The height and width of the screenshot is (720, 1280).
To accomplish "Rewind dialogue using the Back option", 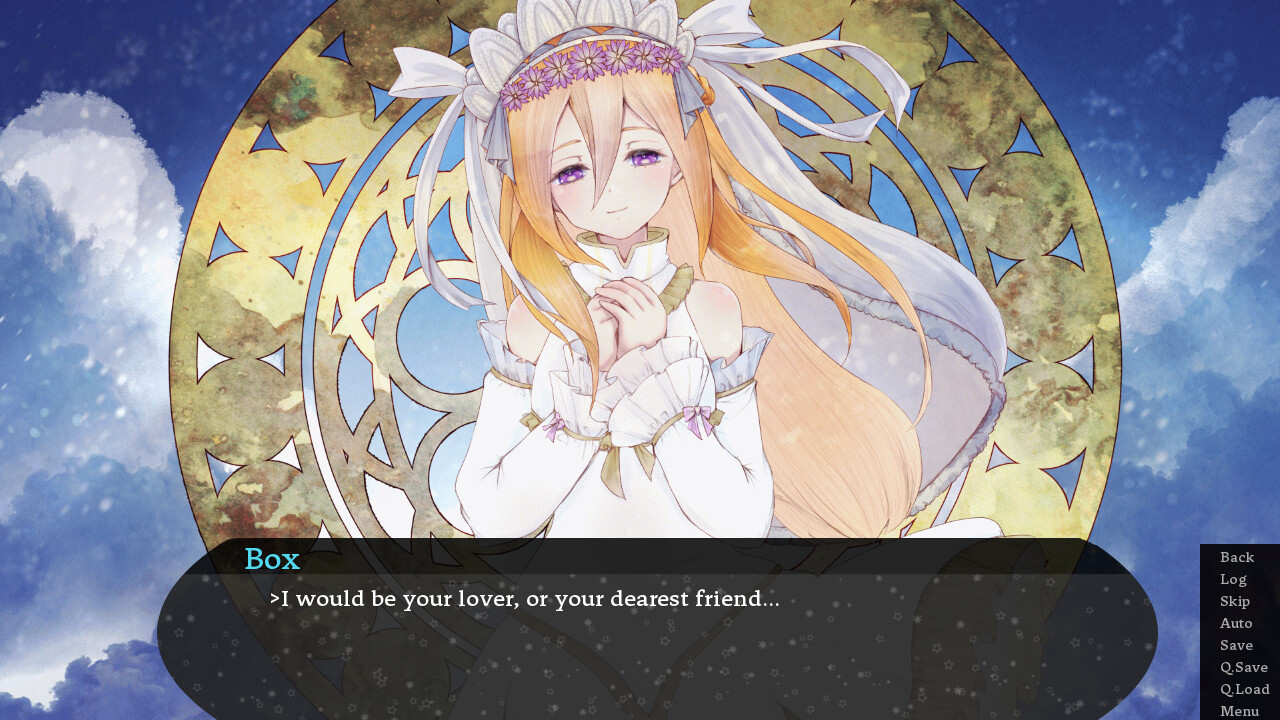I will click(1237, 557).
